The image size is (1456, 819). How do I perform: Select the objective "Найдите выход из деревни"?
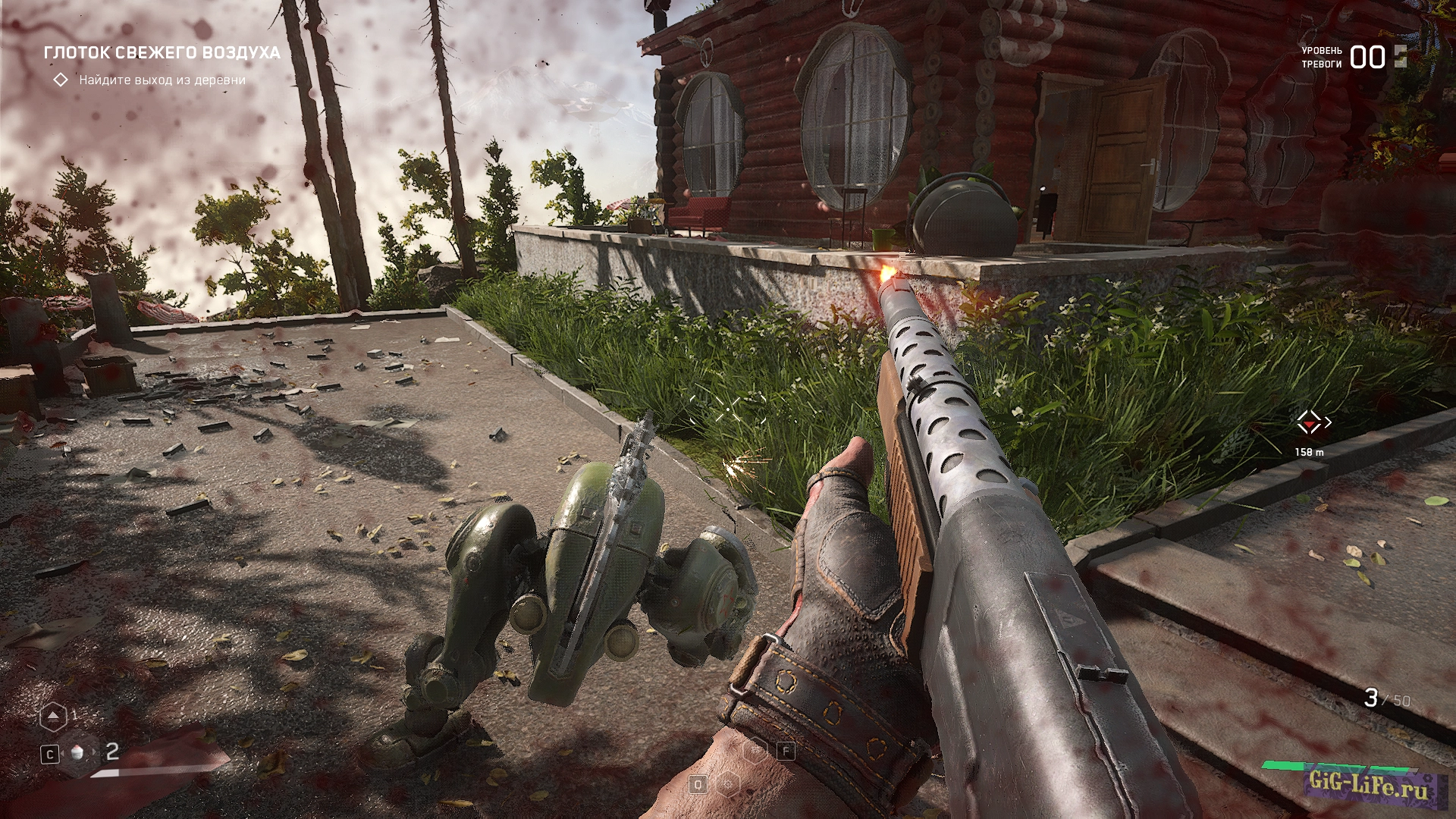coord(162,80)
